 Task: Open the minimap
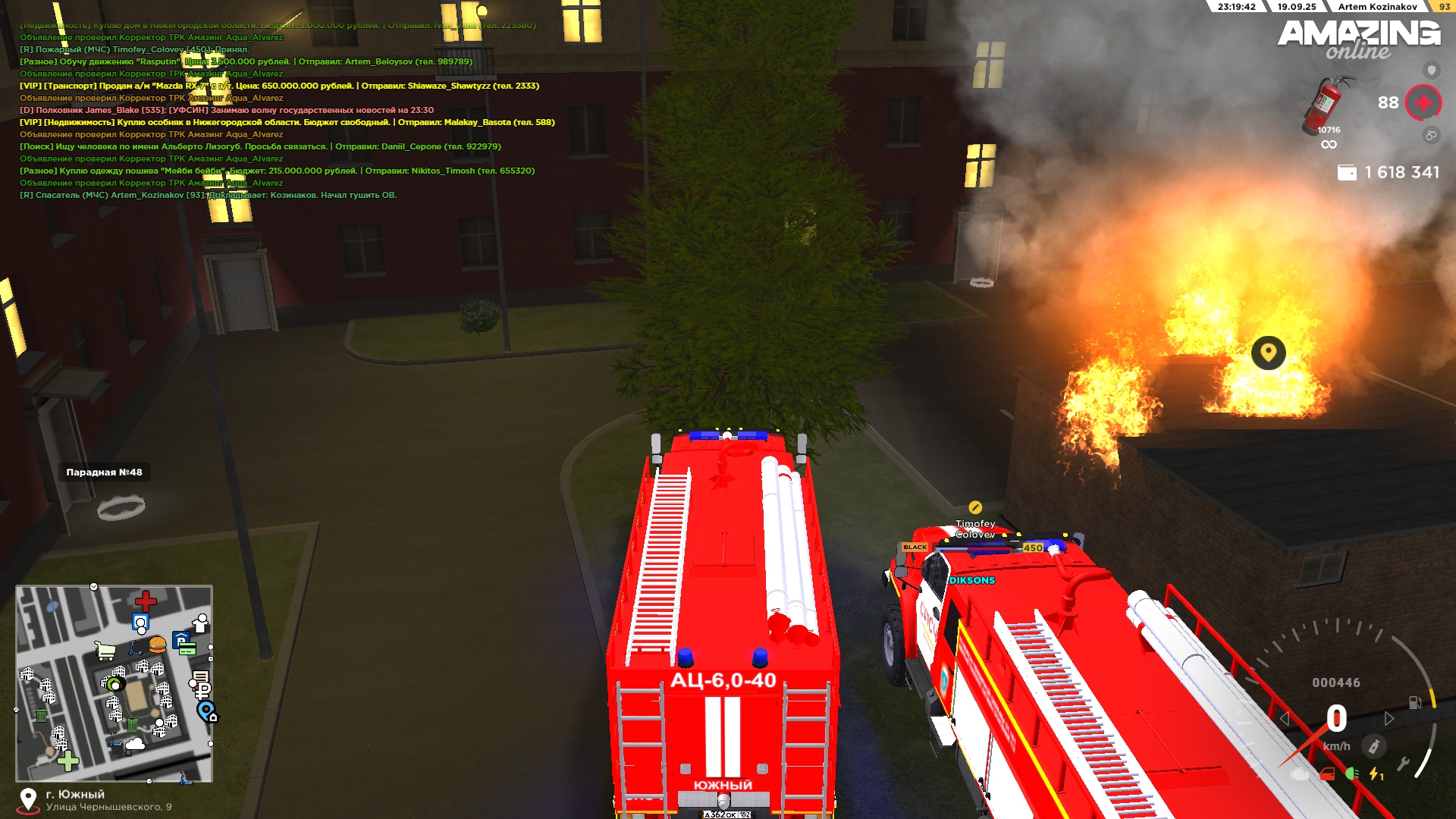point(114,682)
